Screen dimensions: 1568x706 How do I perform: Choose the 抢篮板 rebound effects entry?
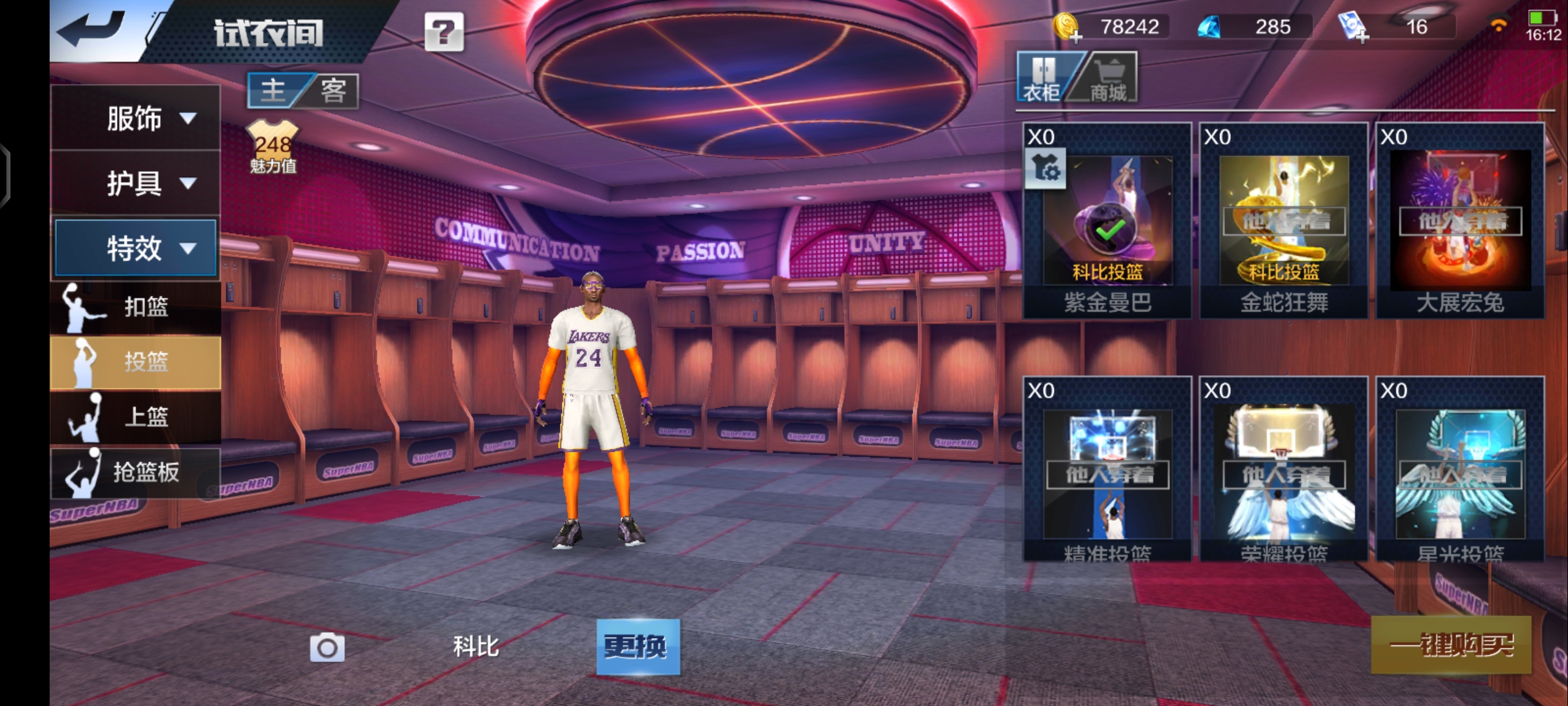[x=136, y=472]
